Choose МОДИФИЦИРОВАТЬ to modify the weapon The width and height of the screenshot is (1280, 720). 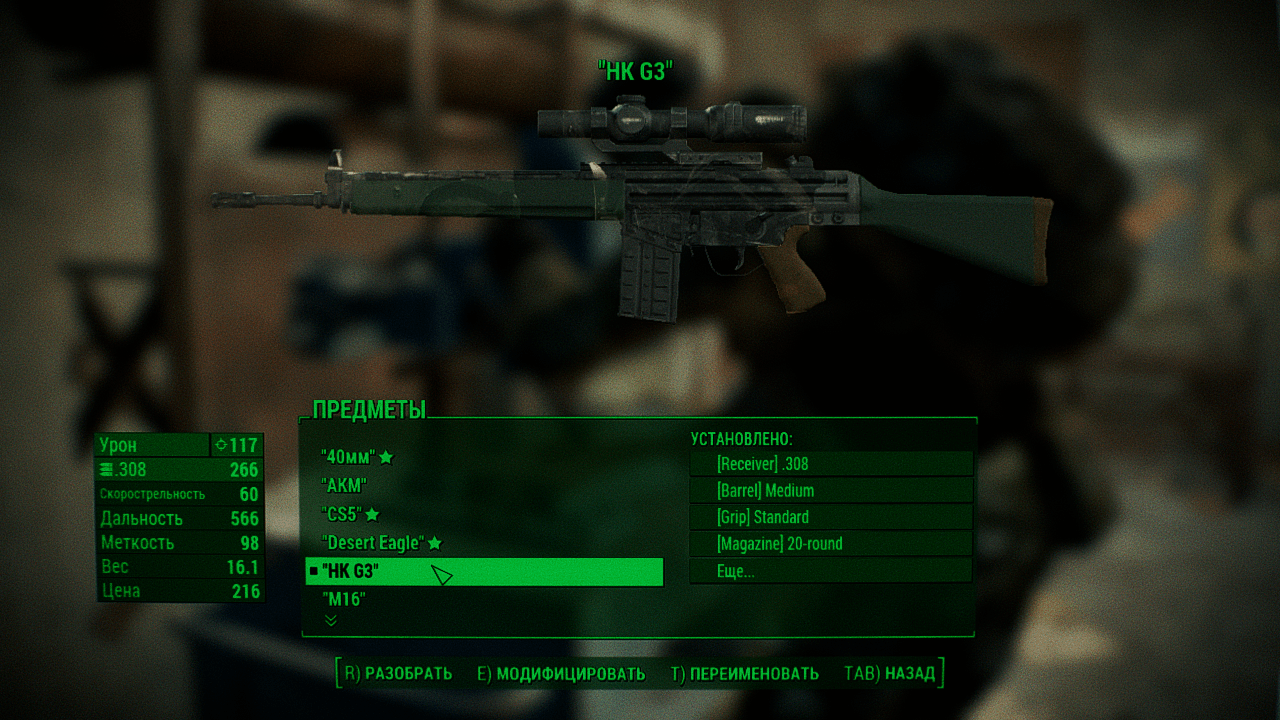coord(561,674)
